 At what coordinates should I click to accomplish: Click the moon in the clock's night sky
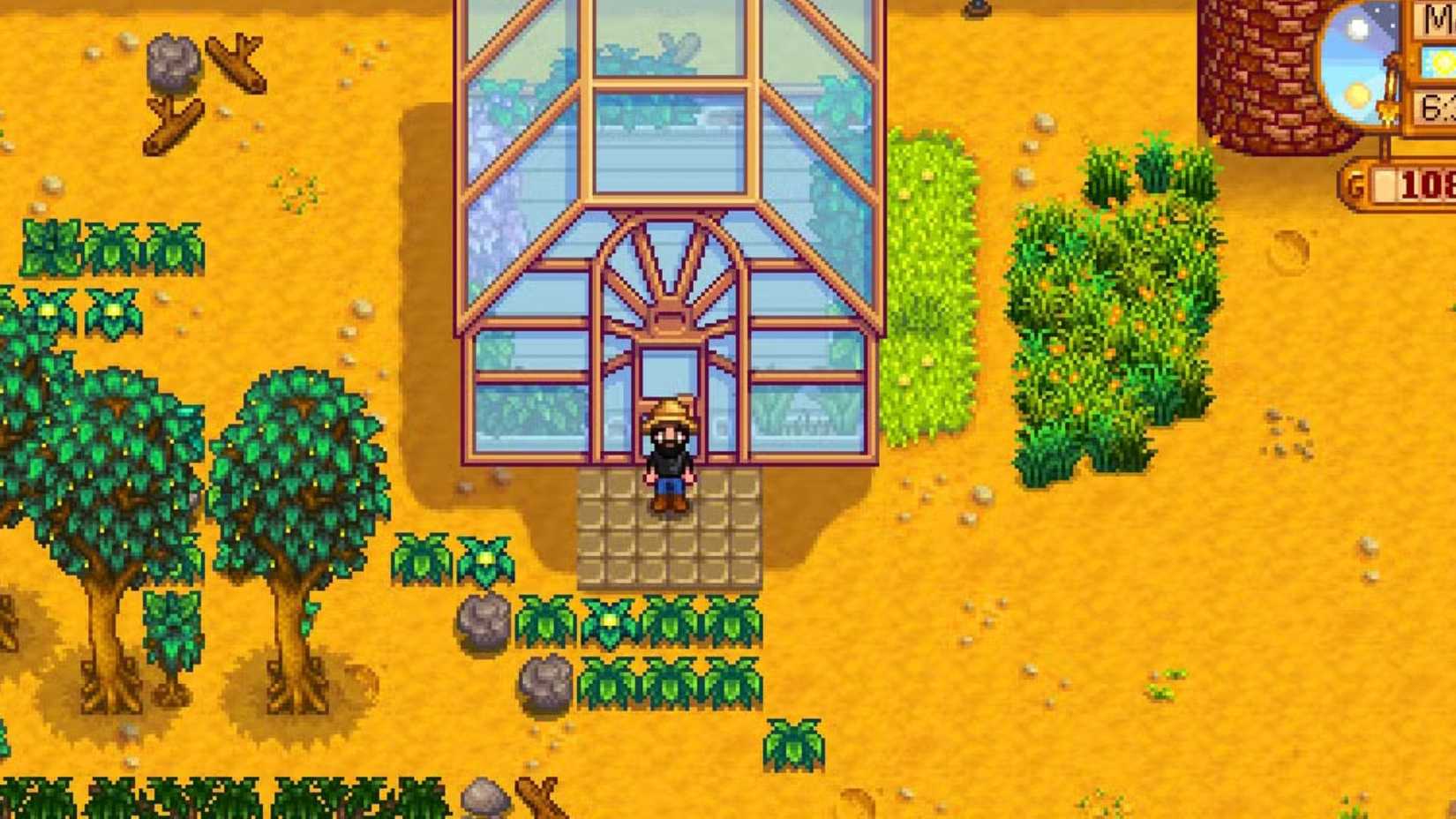coord(1356,26)
